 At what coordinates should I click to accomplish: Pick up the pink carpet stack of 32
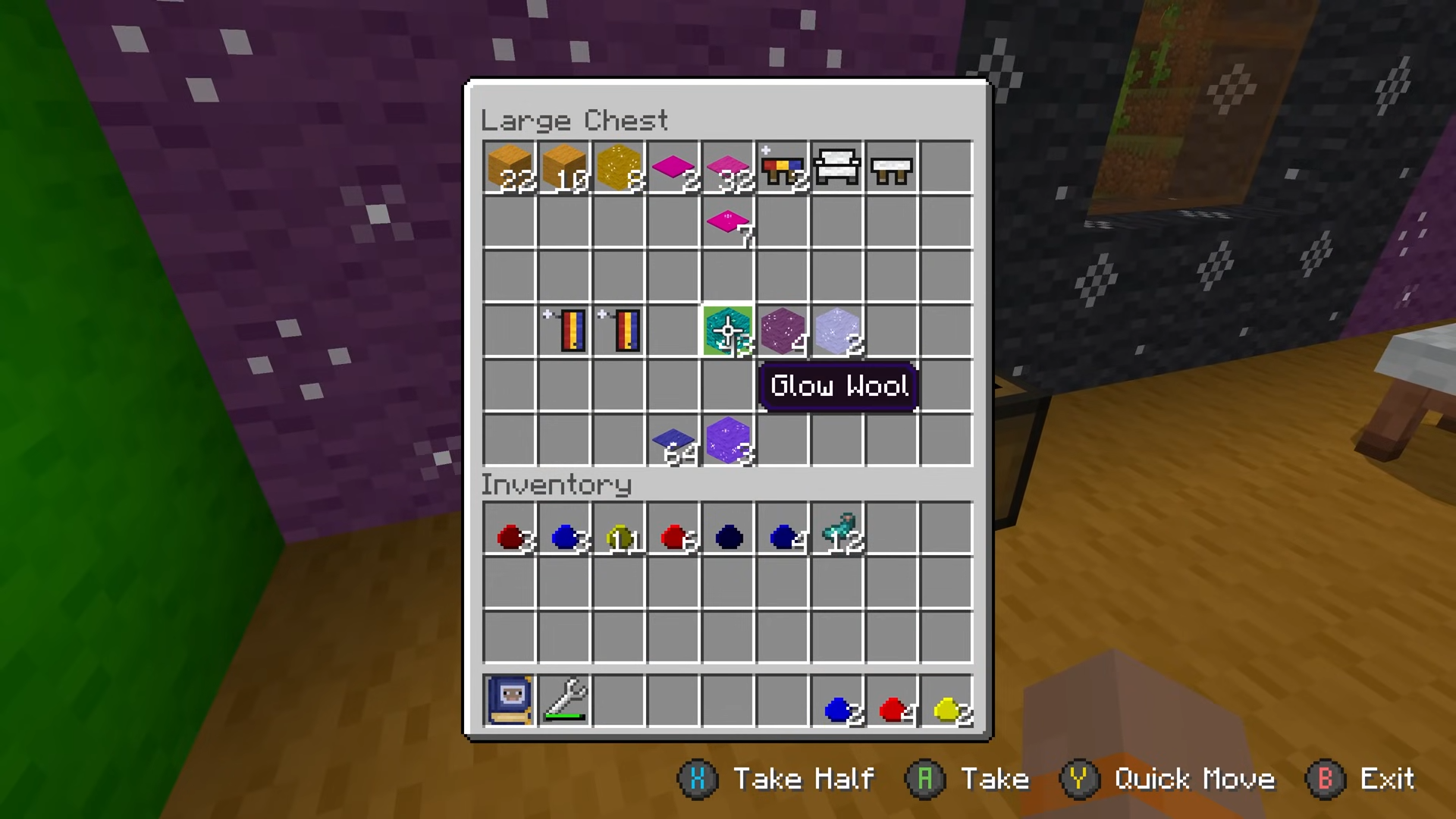728,168
